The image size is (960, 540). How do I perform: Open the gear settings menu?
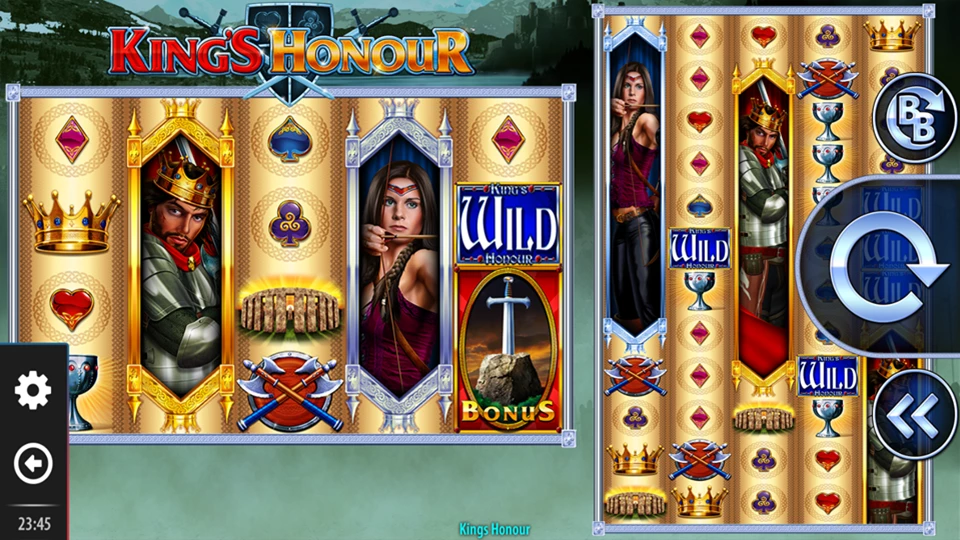coord(33,389)
